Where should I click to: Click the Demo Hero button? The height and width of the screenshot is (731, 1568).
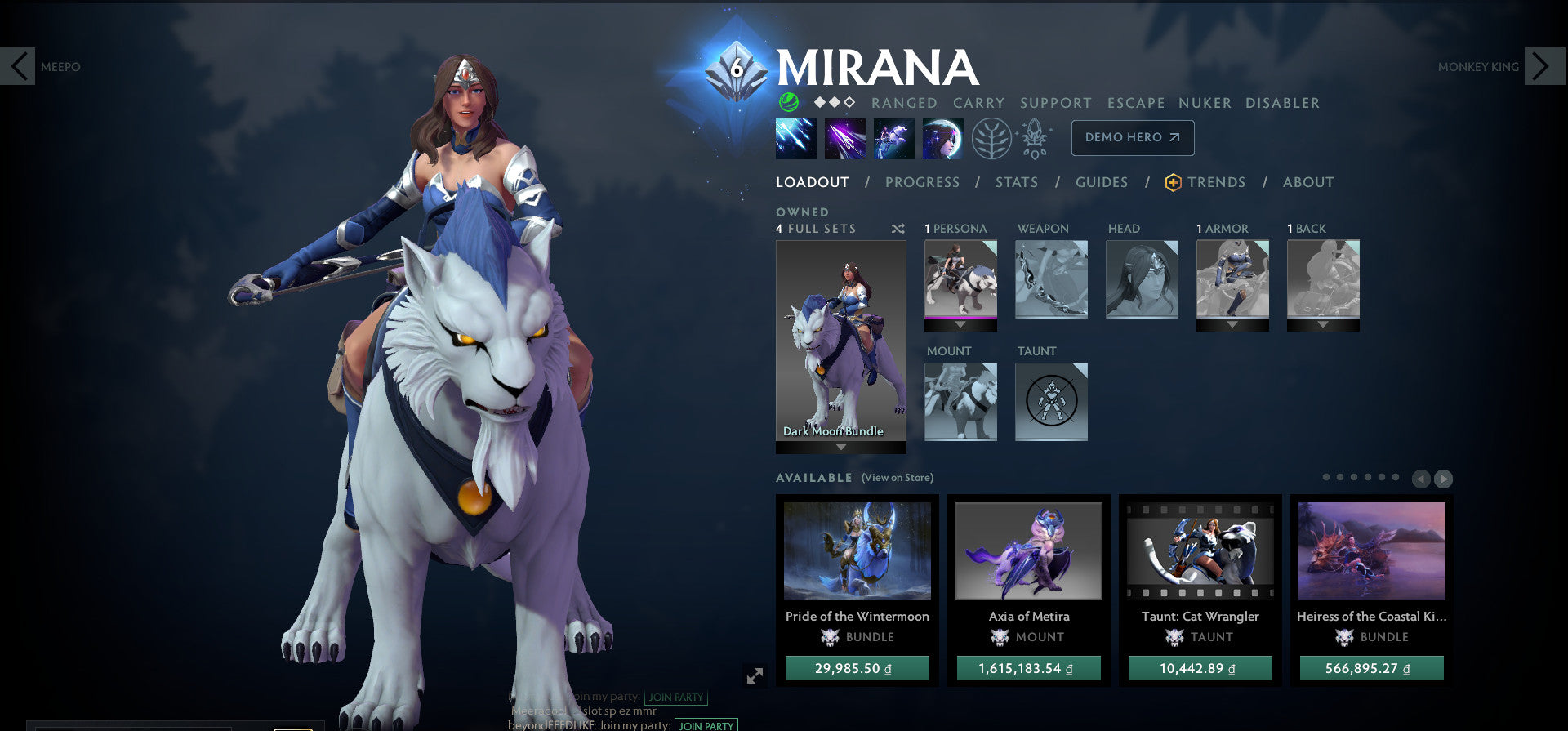click(x=1132, y=138)
